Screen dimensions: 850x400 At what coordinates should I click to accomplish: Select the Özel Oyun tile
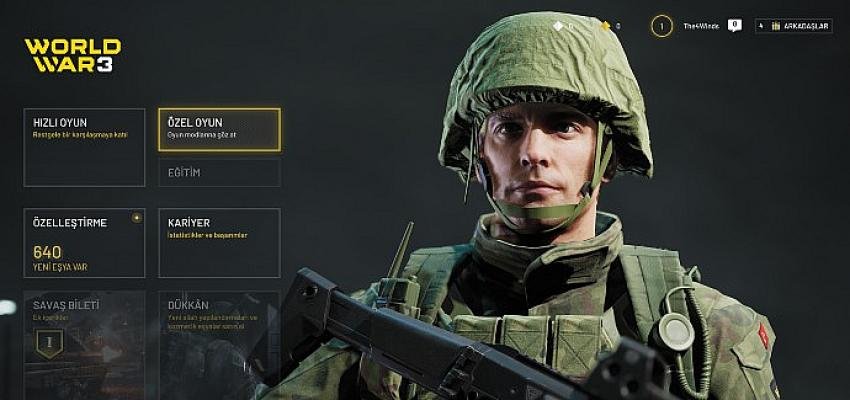tap(219, 129)
